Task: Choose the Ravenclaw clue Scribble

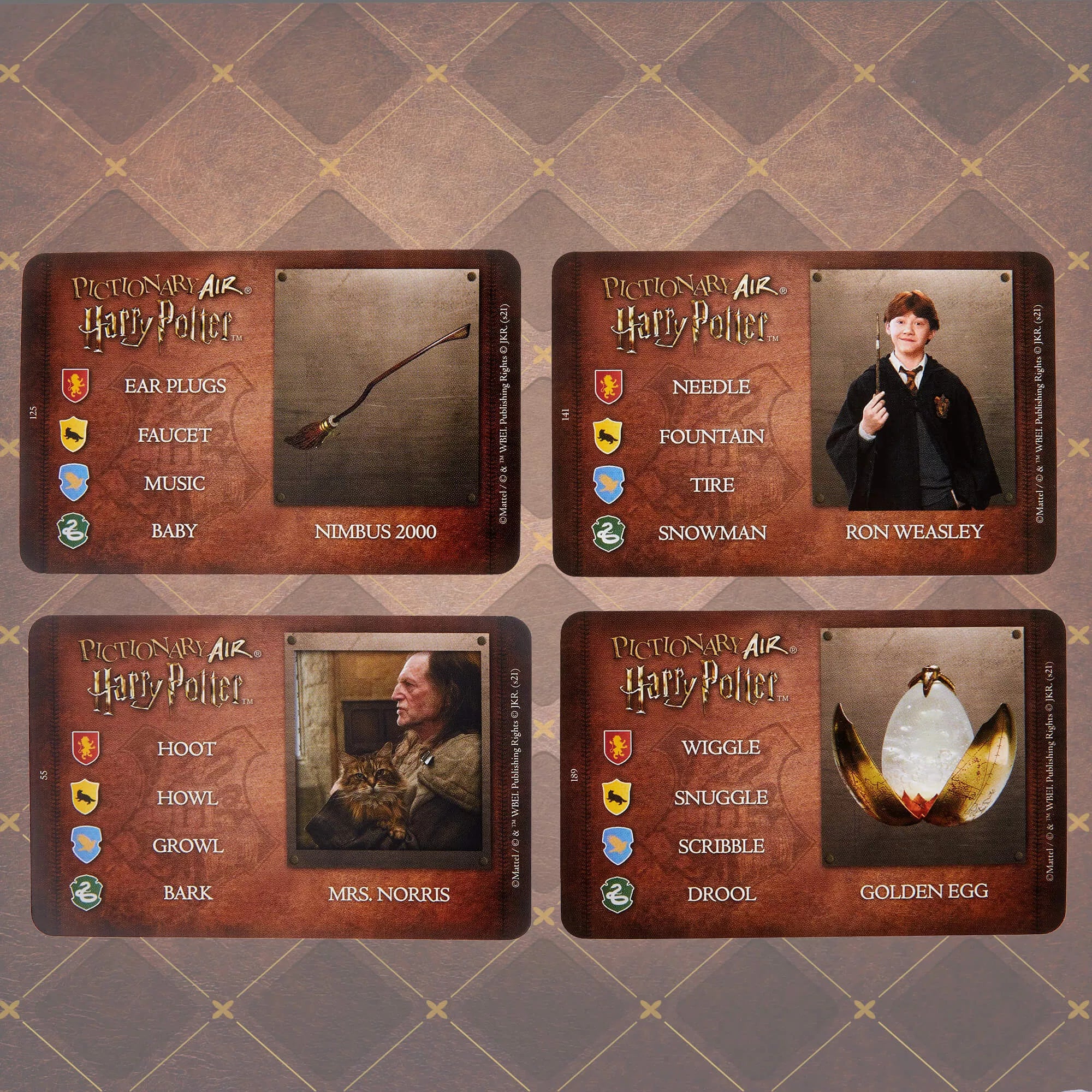Action: coord(721,846)
